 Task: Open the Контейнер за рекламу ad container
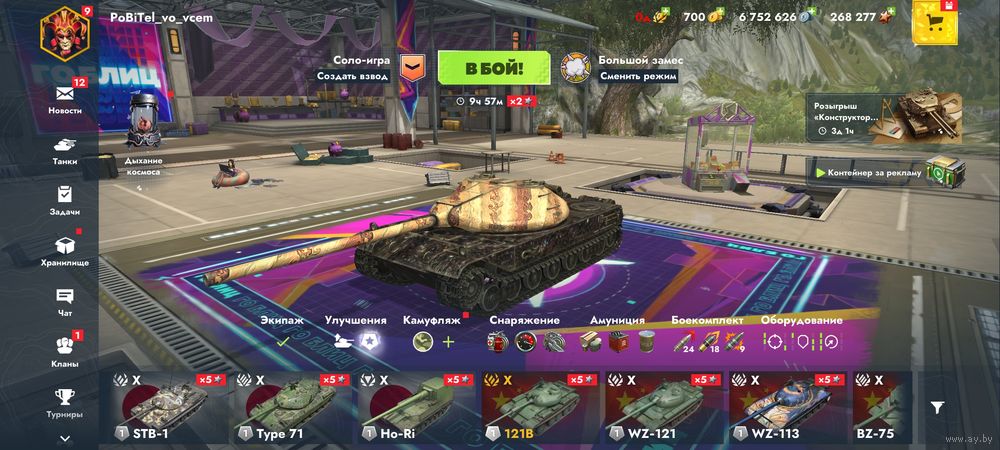(x=890, y=172)
